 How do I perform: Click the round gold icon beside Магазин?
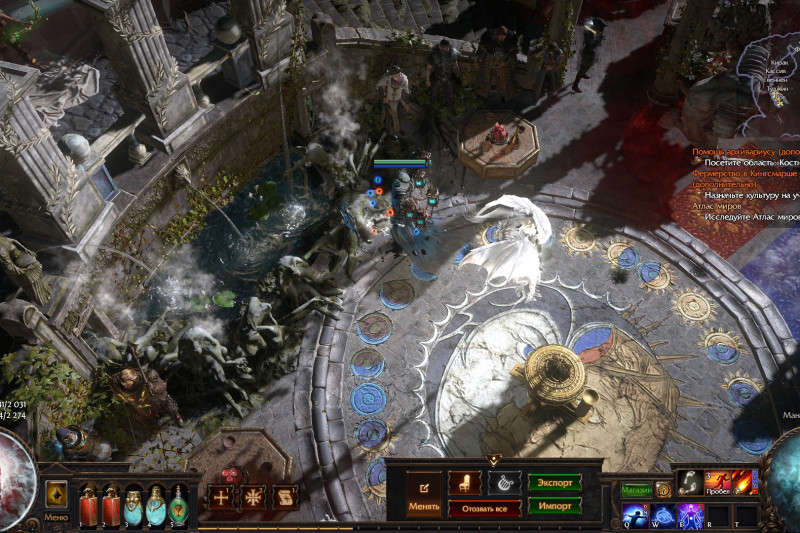coord(663,490)
